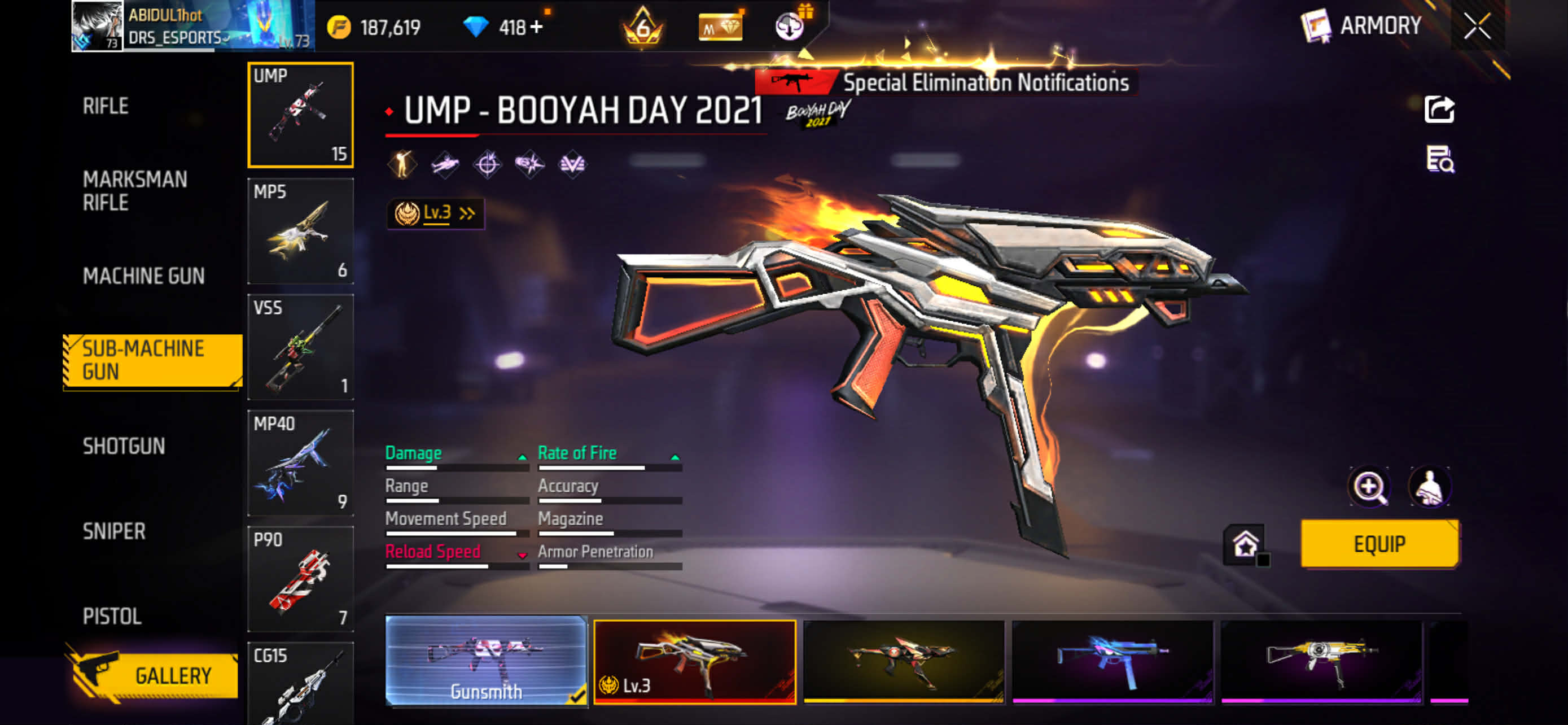Choose the blue and purple UMP skin
The width and height of the screenshot is (1568, 725).
1112,662
